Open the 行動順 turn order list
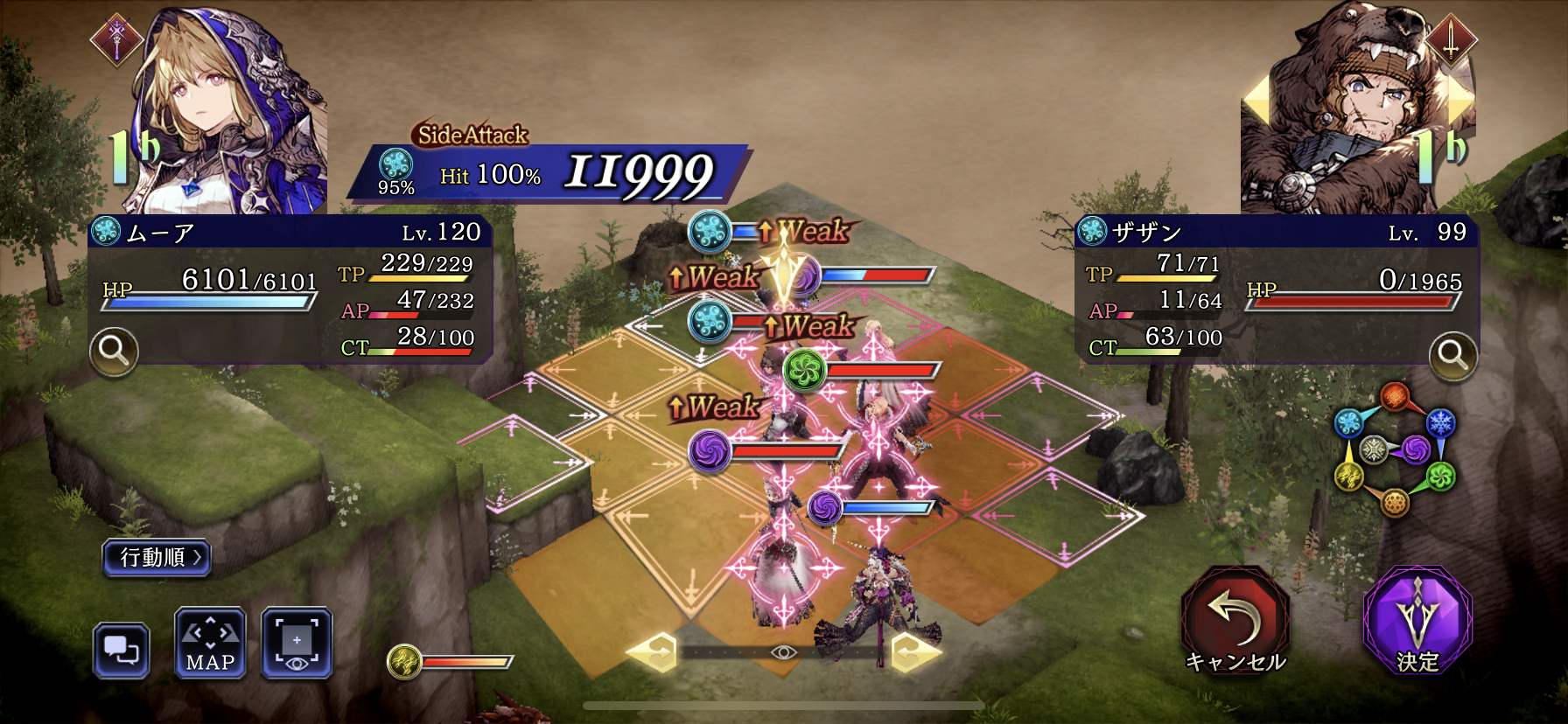 [x=157, y=558]
